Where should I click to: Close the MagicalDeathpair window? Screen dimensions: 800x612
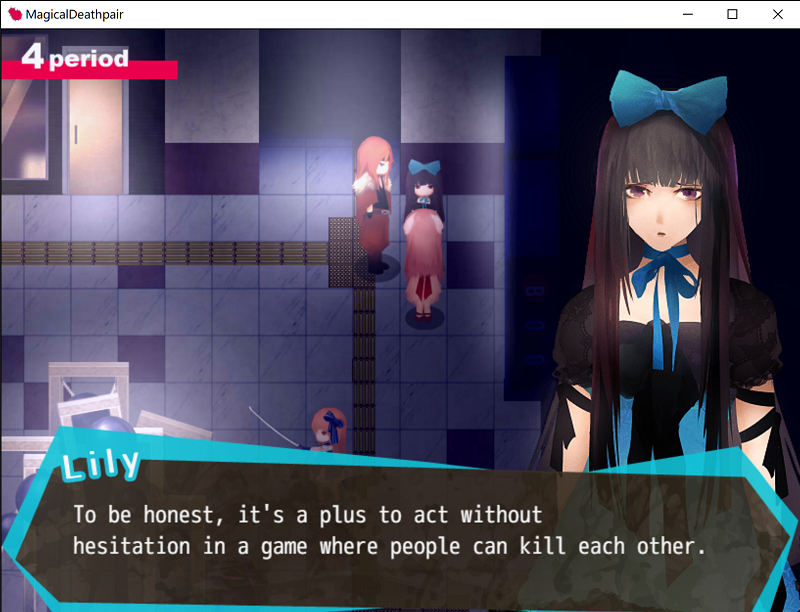[x=777, y=14]
